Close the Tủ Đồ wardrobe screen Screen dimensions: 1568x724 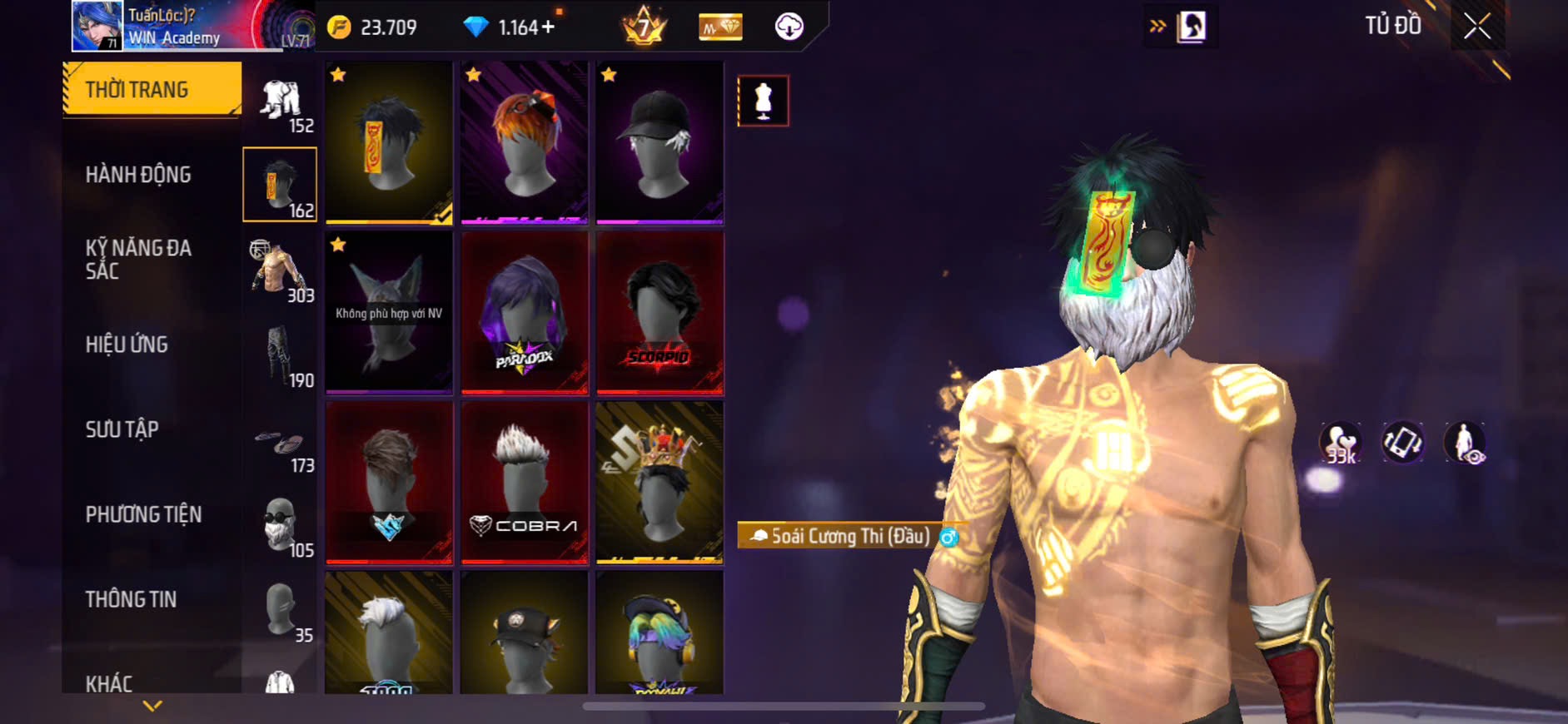1477,27
